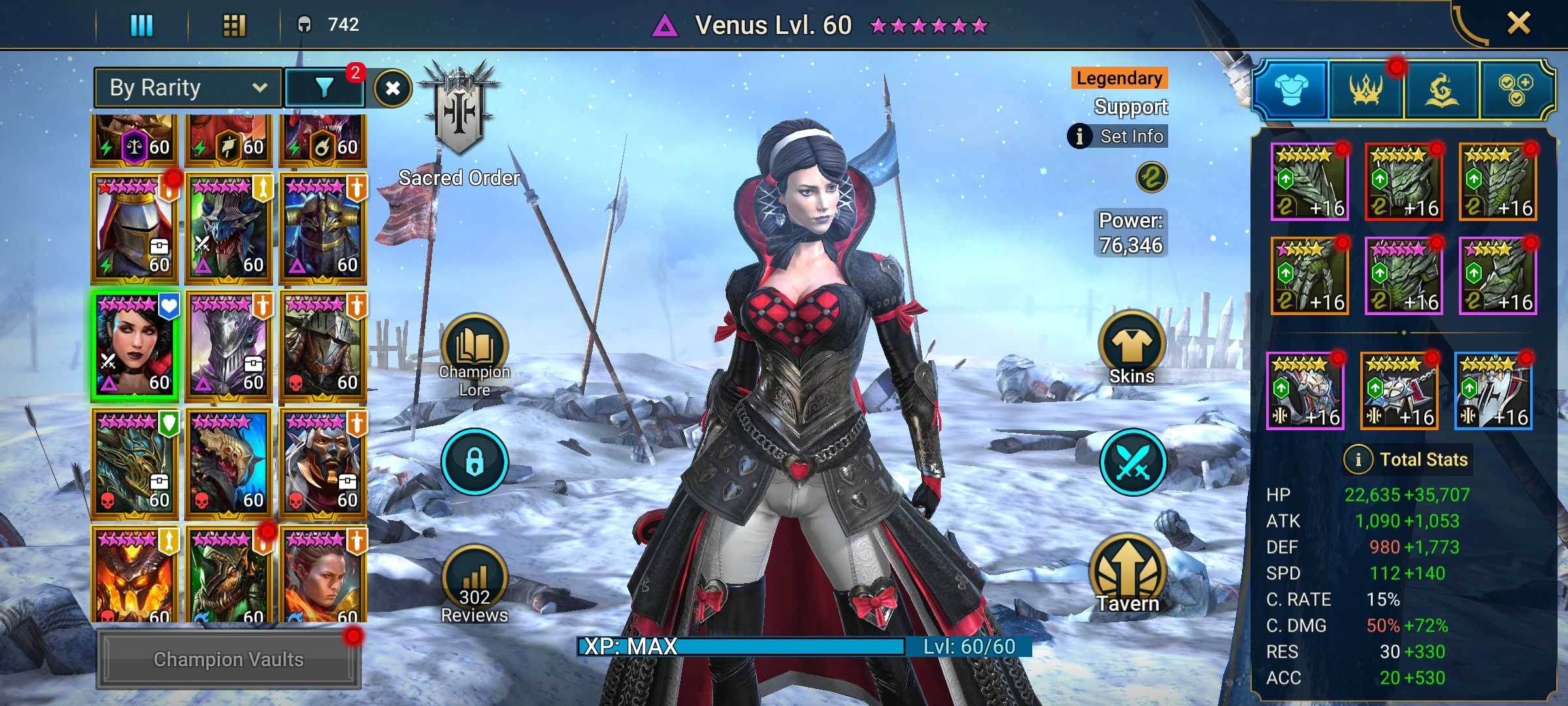Tap the crossed swords button
The width and height of the screenshot is (1568, 706).
[x=1133, y=463]
